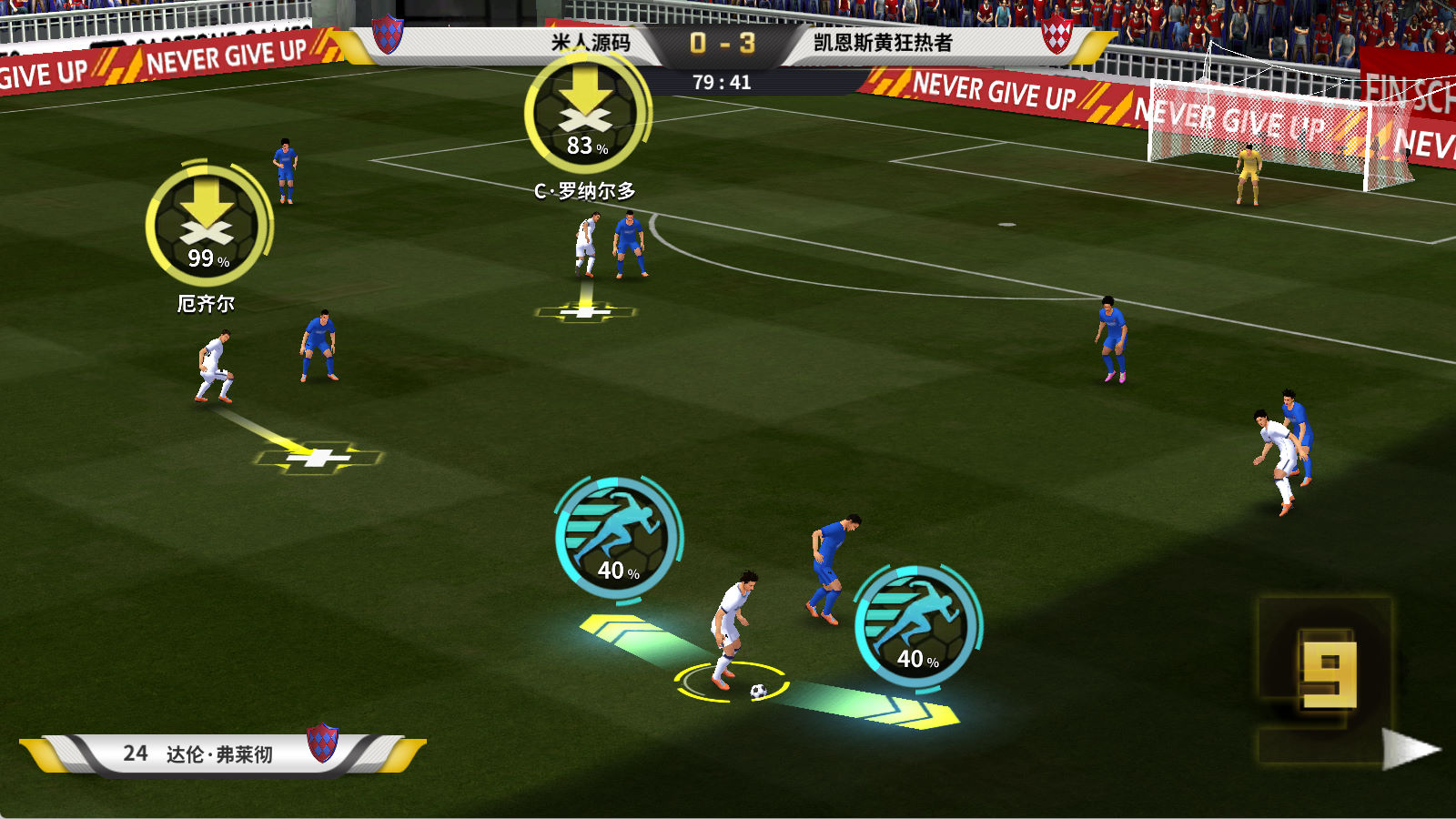Choose the 40% dribble along the right-pointing arrow
Image resolution: width=1456 pixels, height=819 pixels.
click(917, 626)
